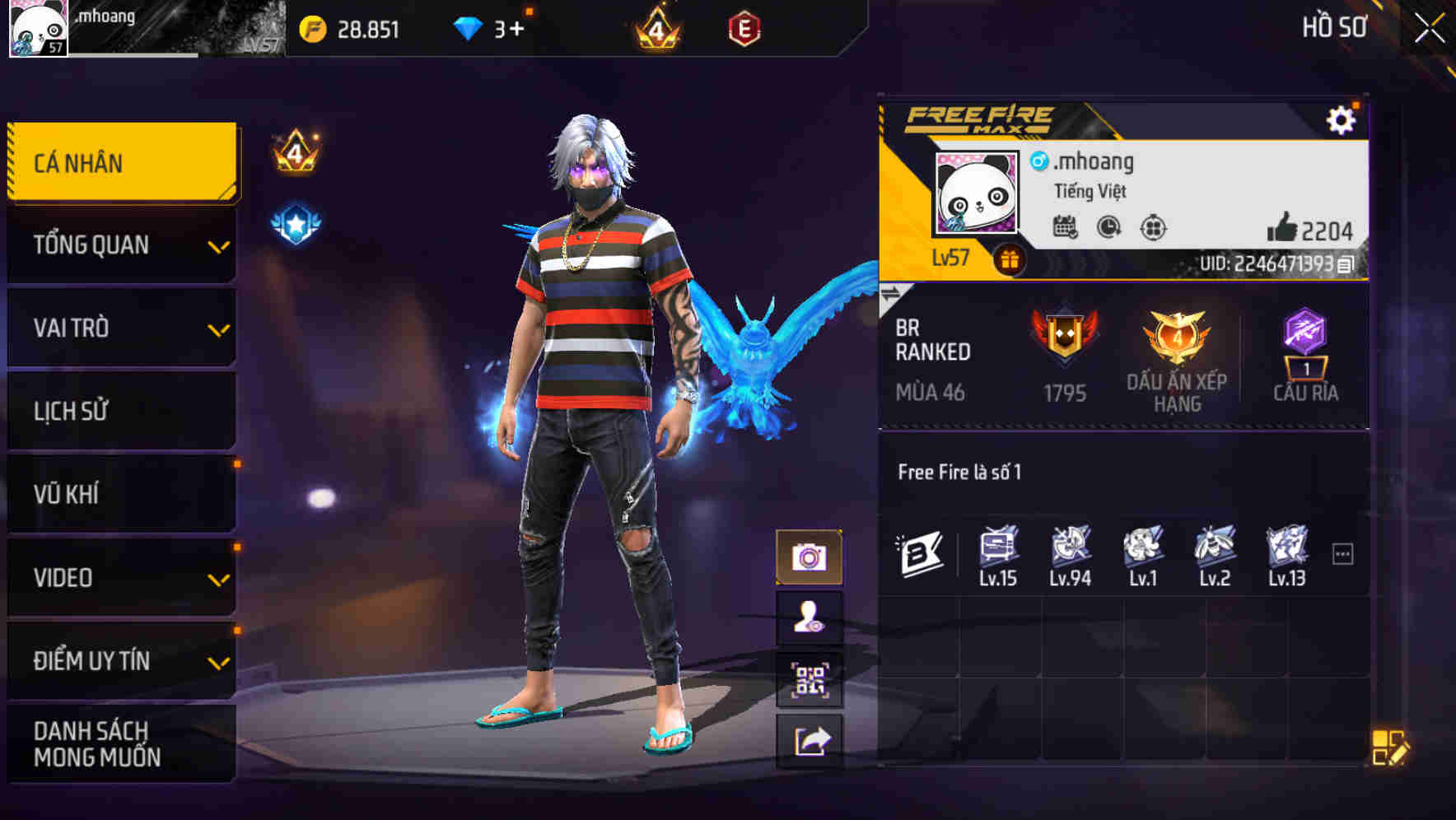Expand the VIDEO section
The width and height of the screenshot is (1456, 820).
click(x=121, y=577)
